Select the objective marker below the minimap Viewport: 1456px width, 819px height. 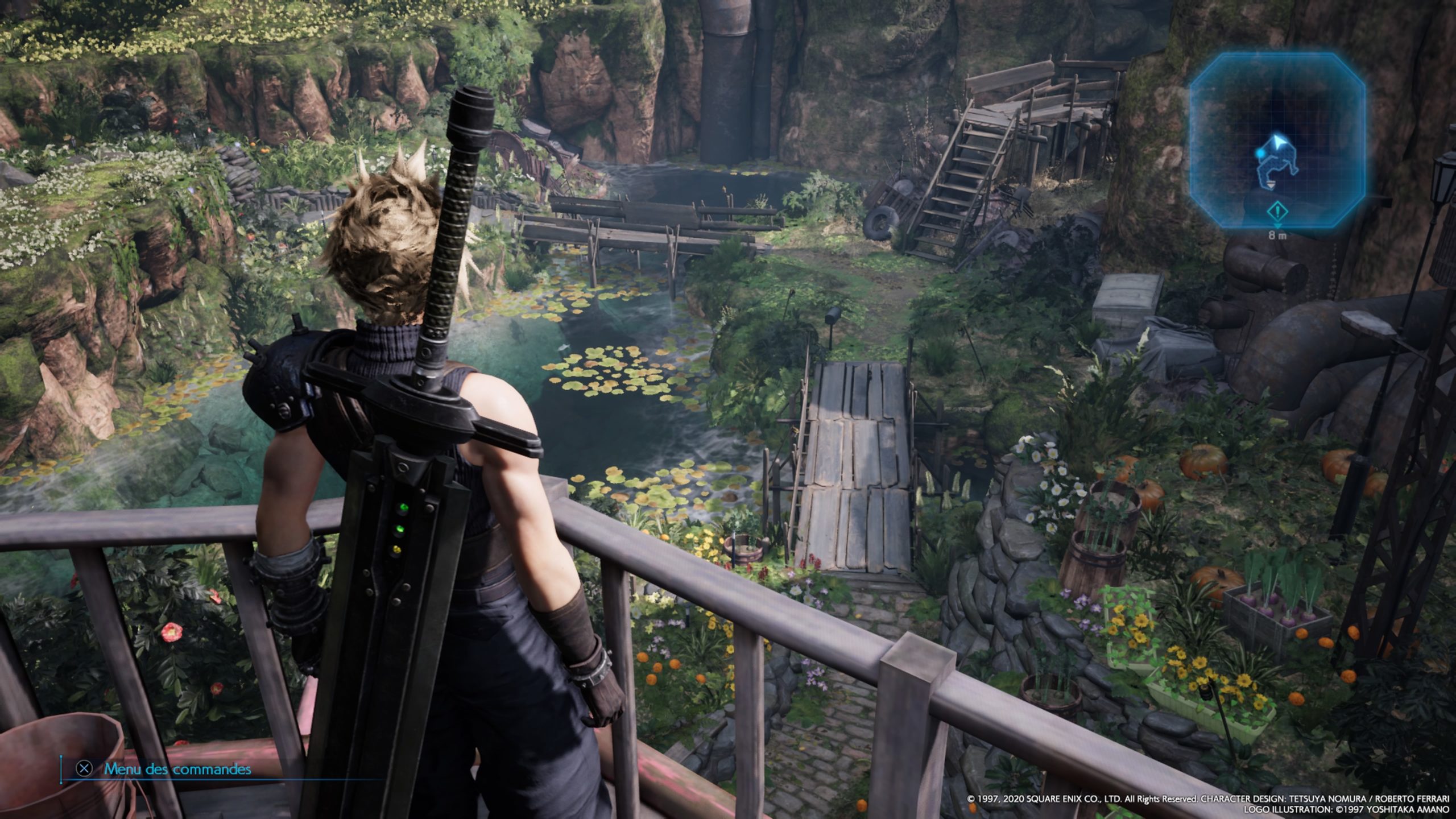click(x=1277, y=213)
